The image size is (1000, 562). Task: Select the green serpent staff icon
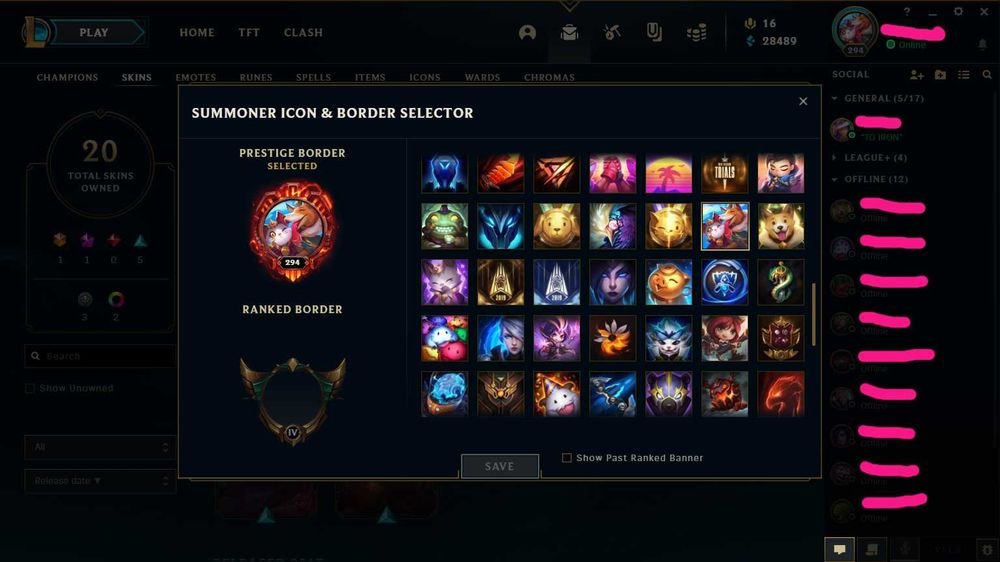tap(781, 282)
